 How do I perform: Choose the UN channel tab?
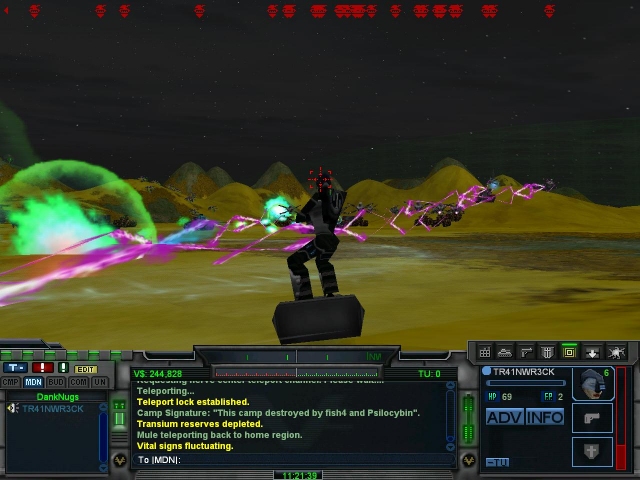[99, 382]
